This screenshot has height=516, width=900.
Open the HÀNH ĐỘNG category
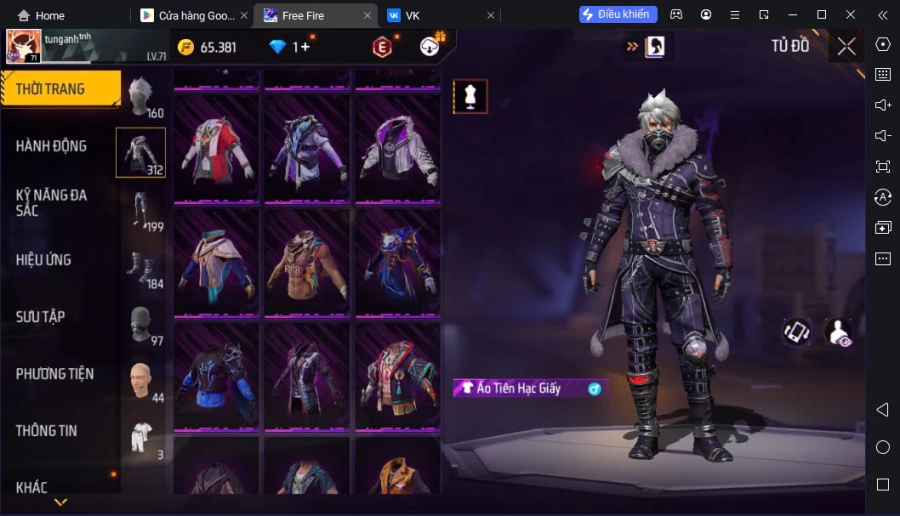(52, 146)
